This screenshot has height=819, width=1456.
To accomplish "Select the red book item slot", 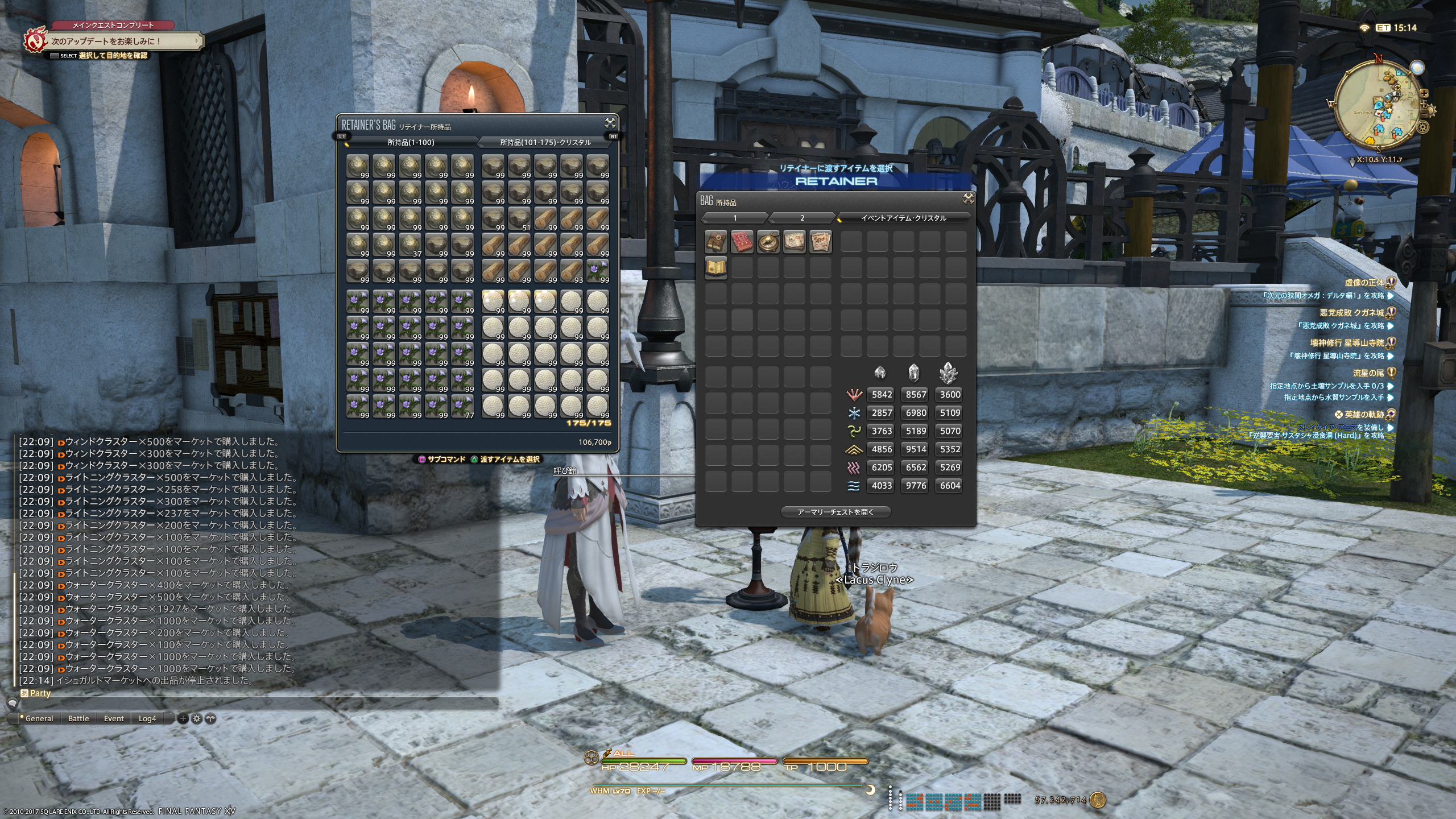I will [x=742, y=242].
